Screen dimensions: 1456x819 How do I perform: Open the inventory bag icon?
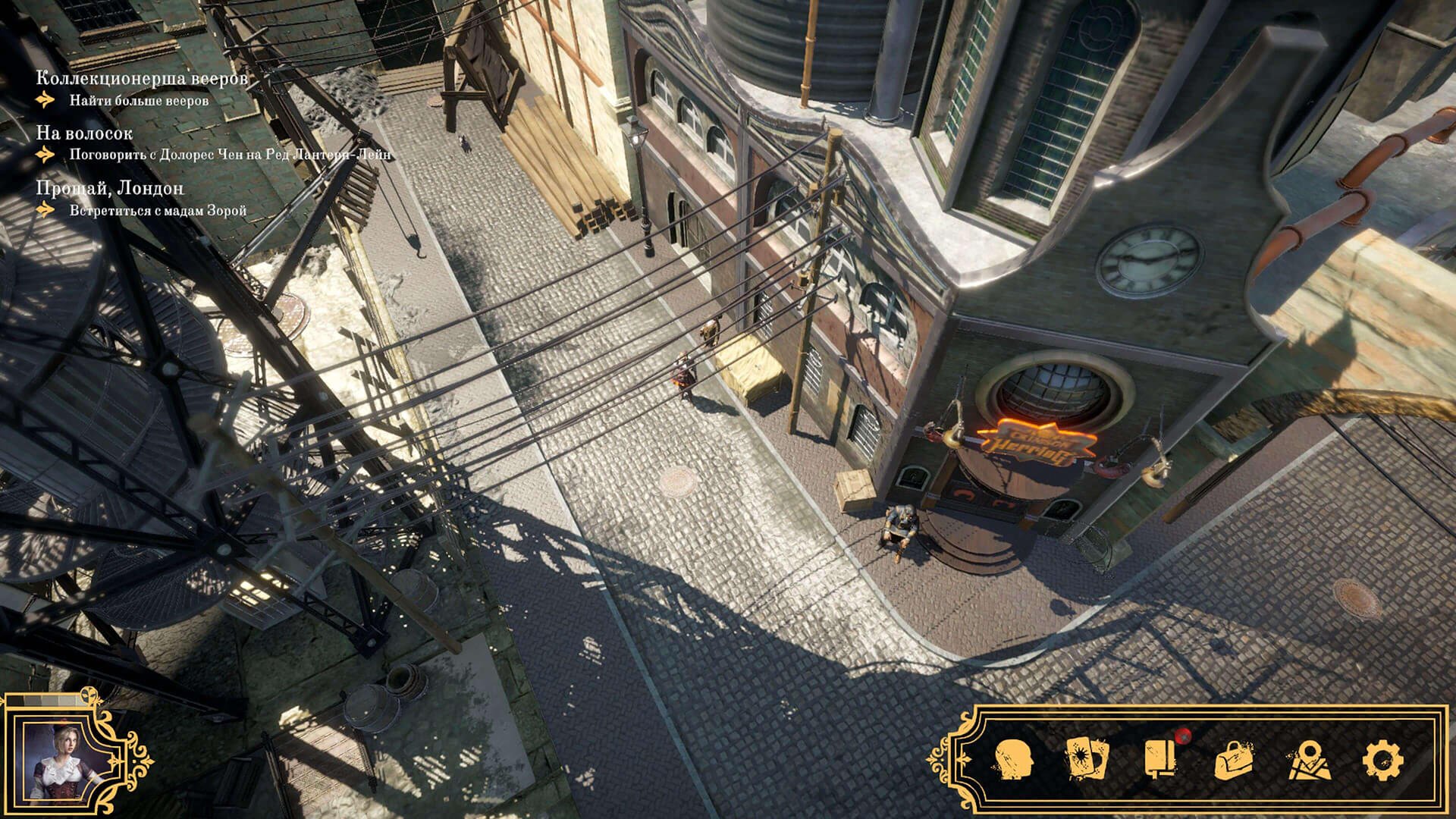point(1234,760)
